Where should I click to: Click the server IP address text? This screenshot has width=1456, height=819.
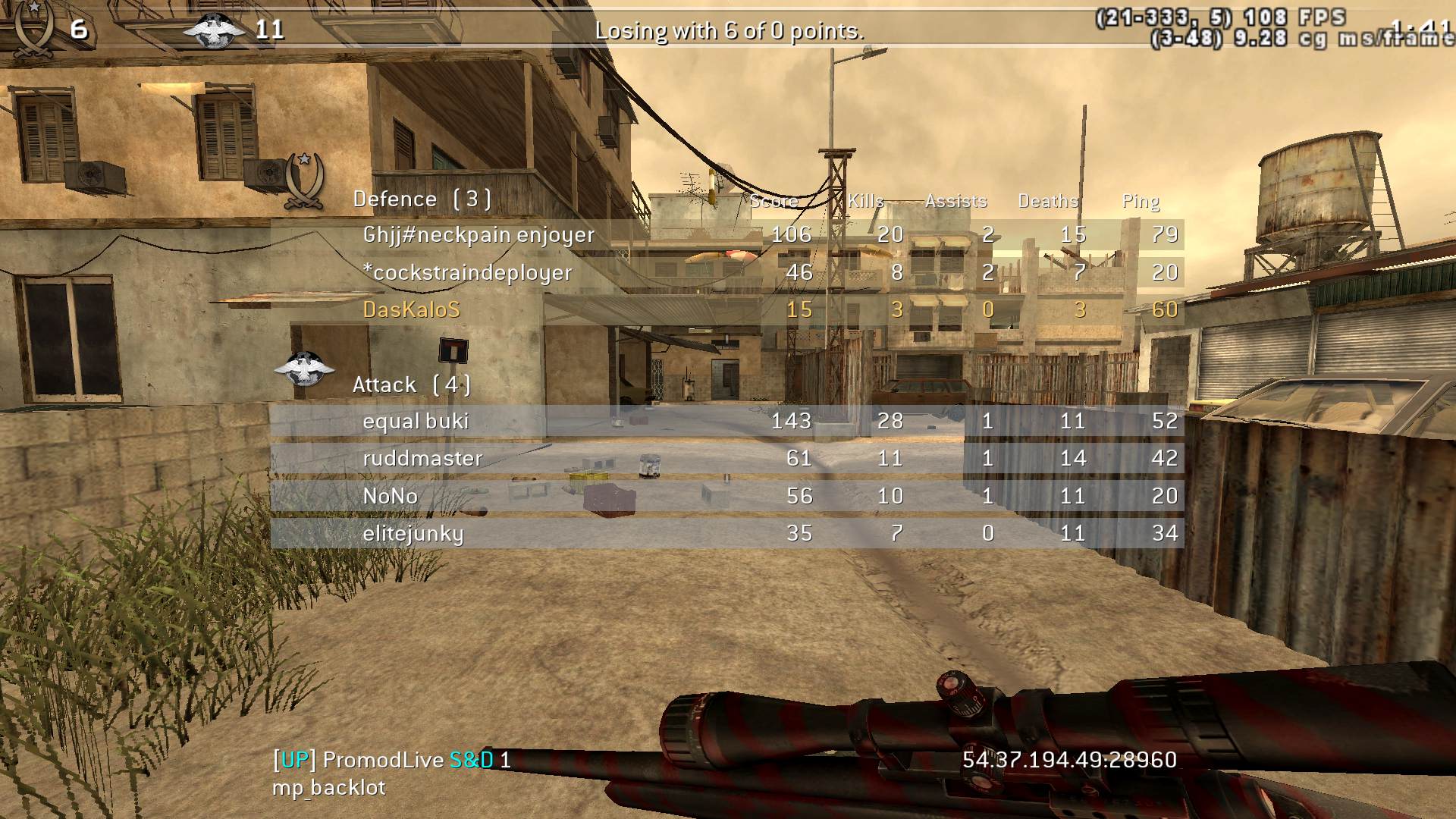click(1069, 760)
